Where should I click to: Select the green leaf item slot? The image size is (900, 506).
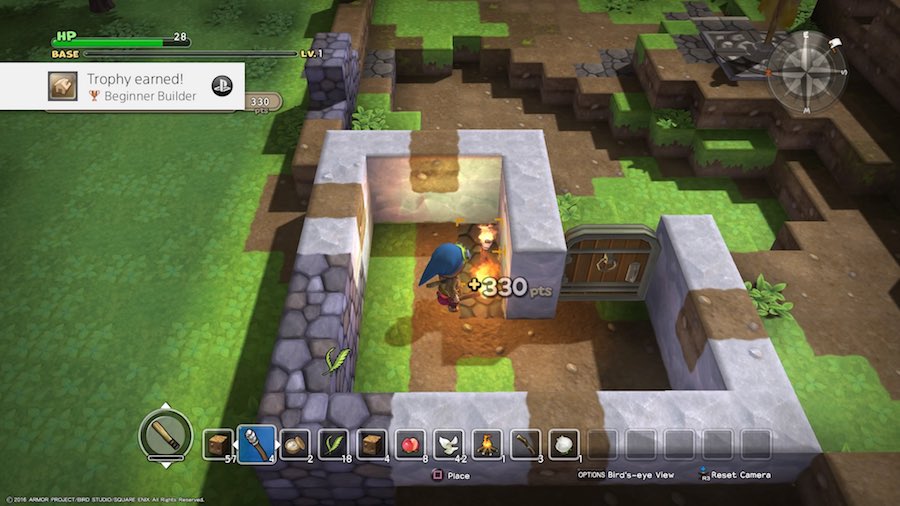[x=333, y=444]
